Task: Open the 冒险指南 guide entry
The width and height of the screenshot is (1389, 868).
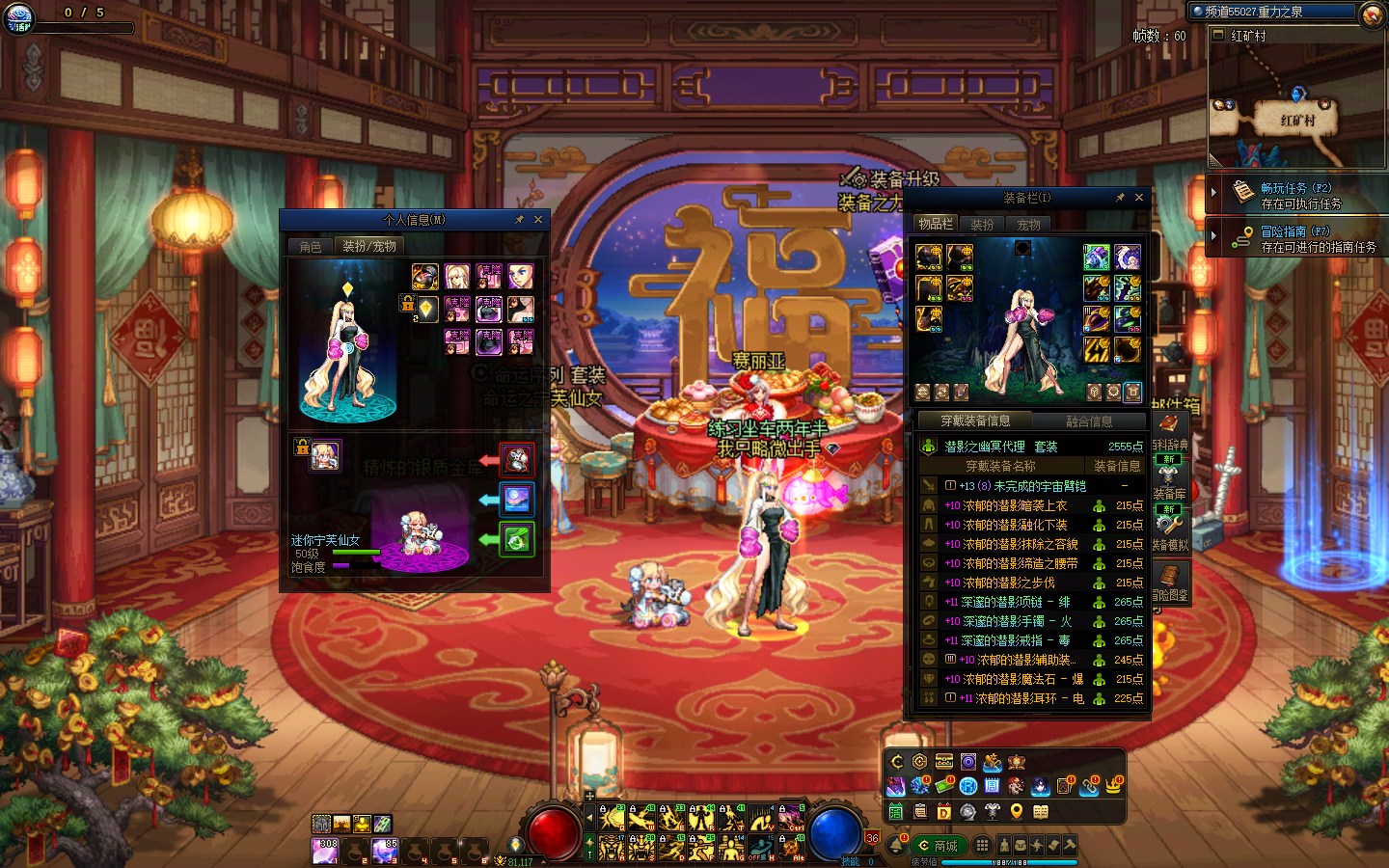Action: 1295,238
